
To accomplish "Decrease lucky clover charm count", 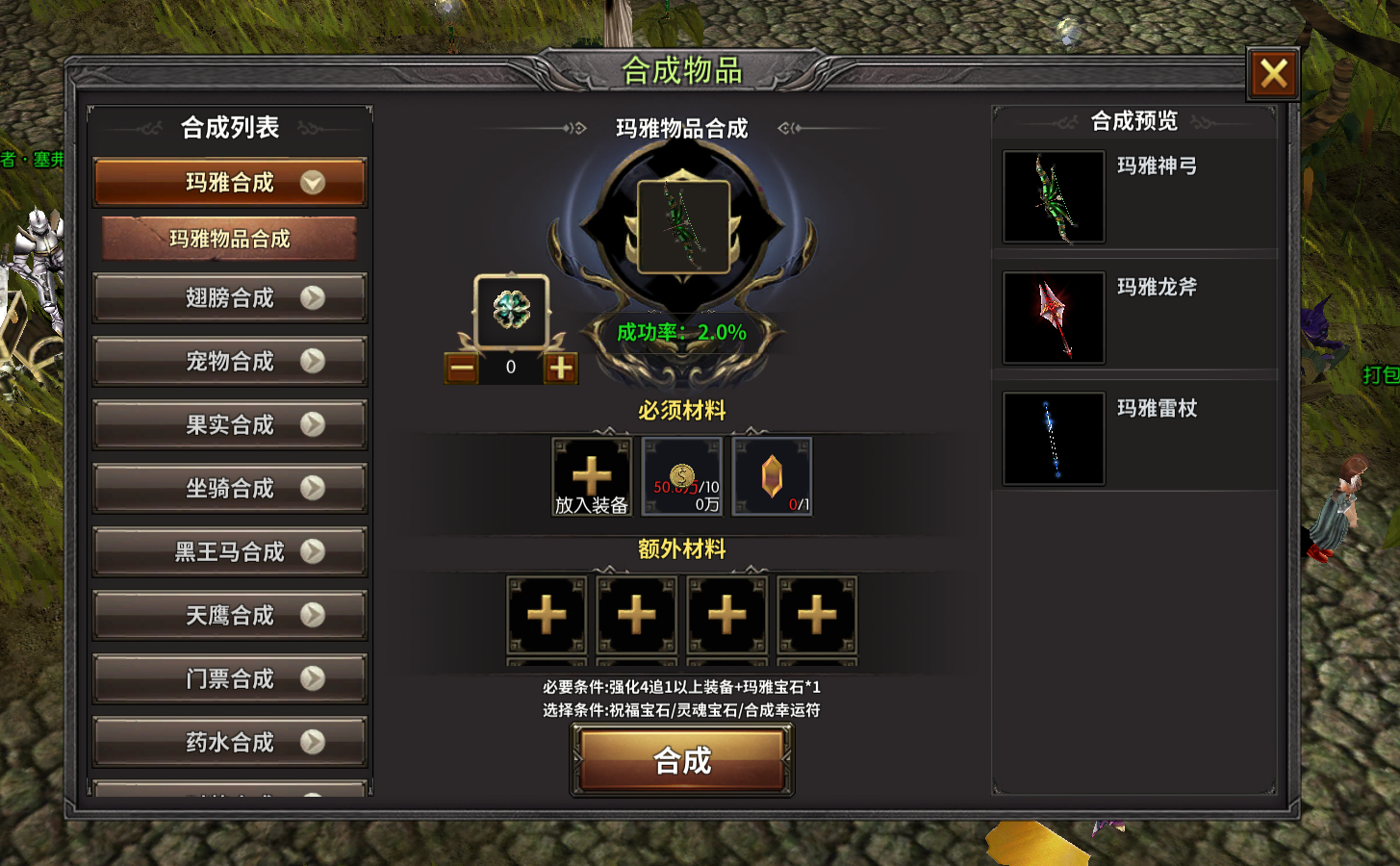I will (x=462, y=368).
